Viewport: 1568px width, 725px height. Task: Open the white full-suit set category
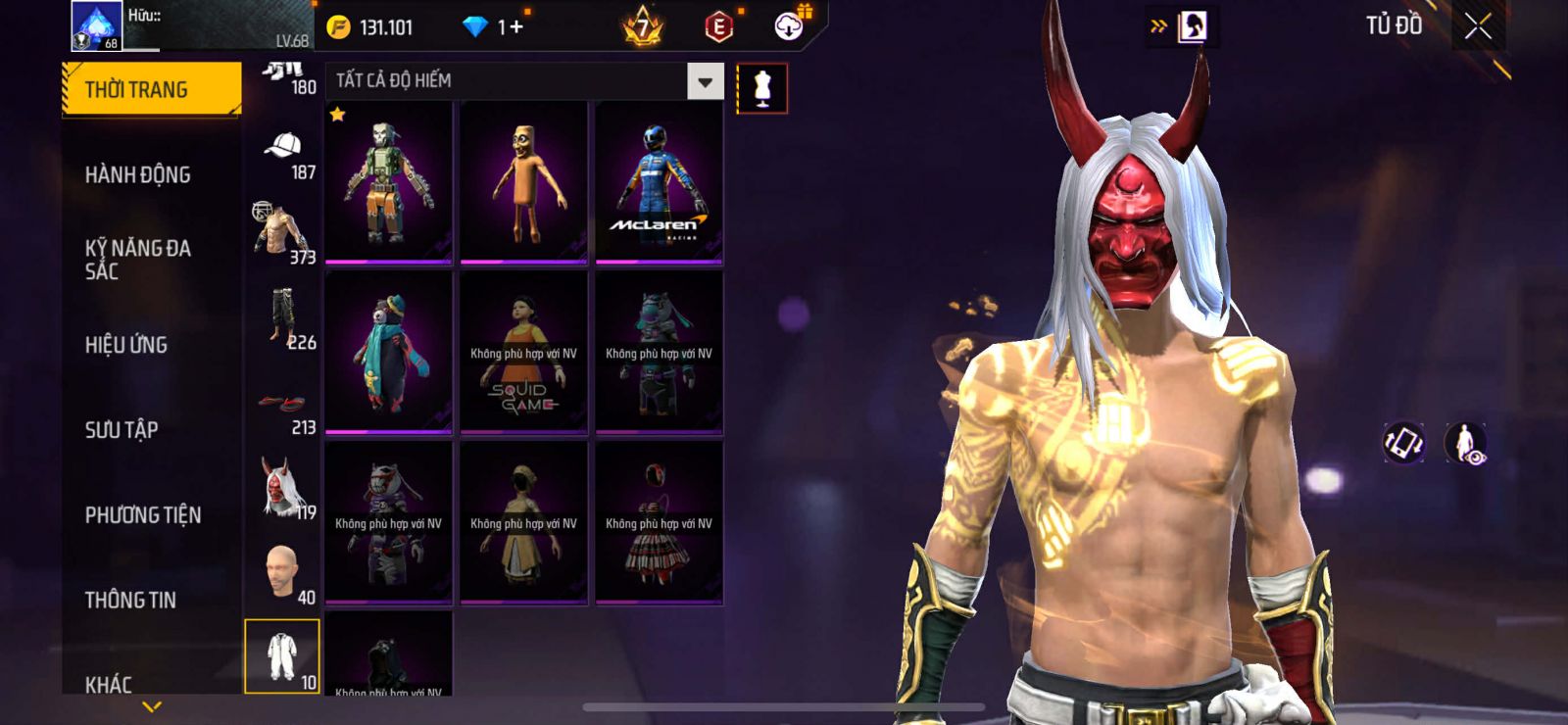(282, 655)
